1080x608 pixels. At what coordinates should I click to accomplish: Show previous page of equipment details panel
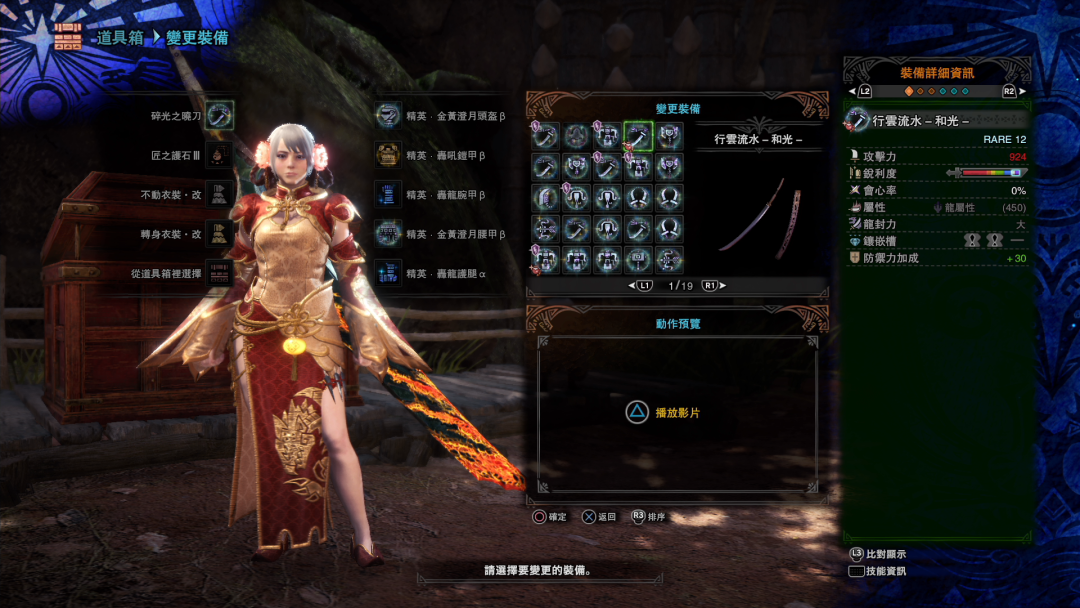863,91
